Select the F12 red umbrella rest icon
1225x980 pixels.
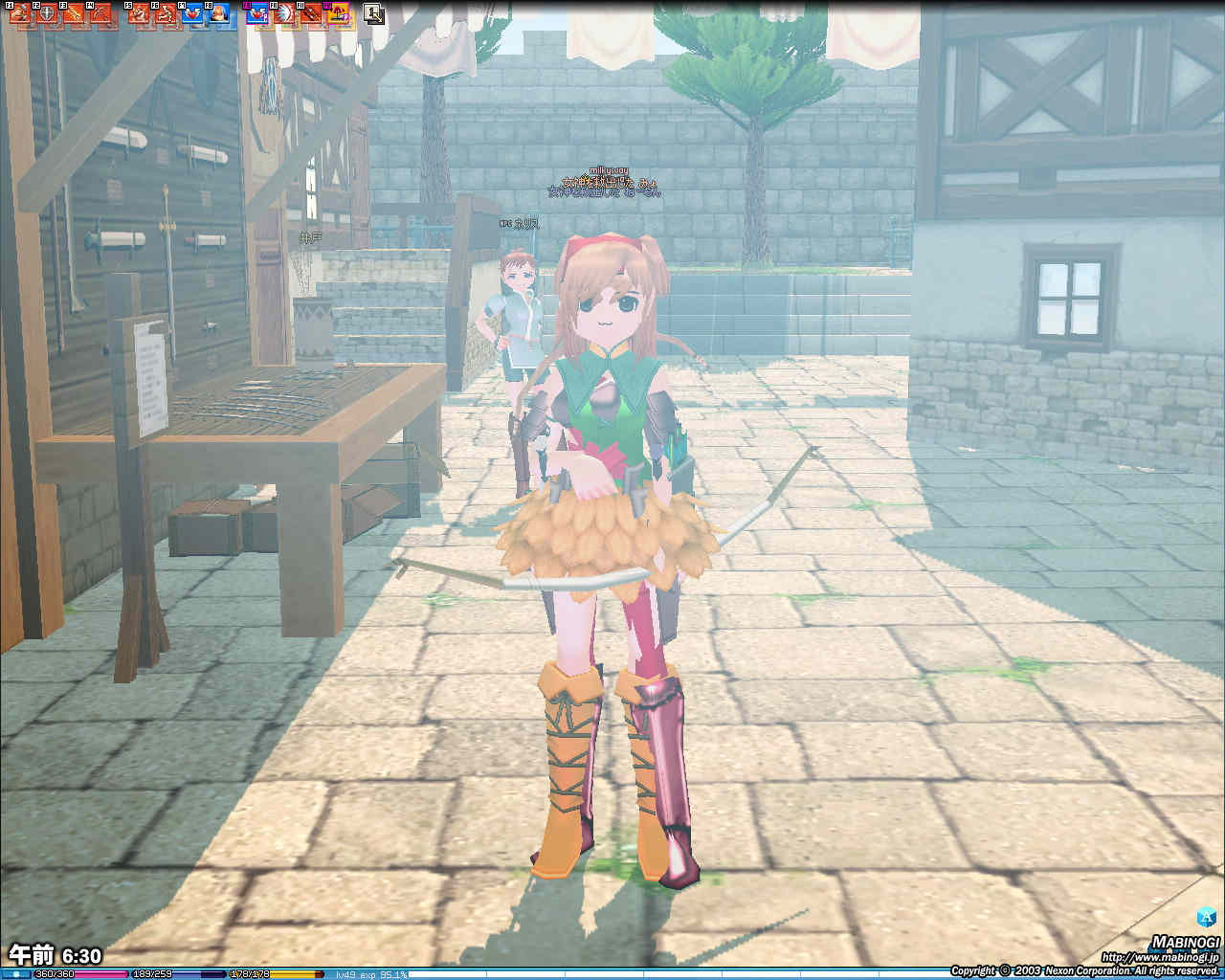[x=338, y=13]
